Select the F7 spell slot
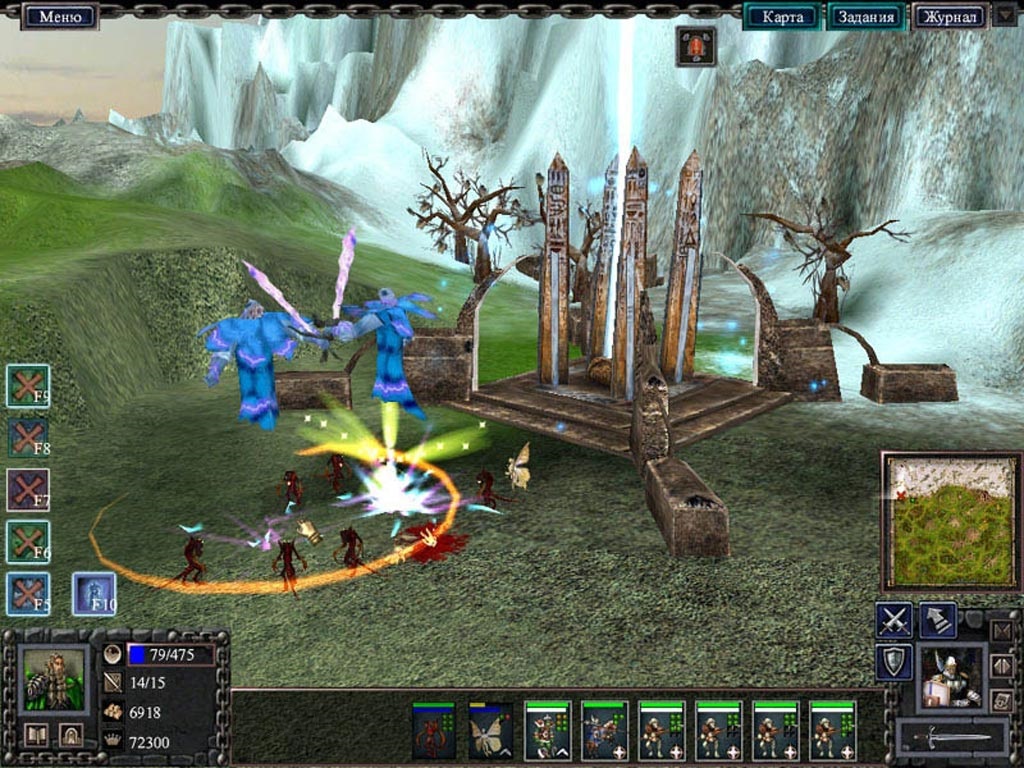Image resolution: width=1024 pixels, height=768 pixels. click(28, 490)
